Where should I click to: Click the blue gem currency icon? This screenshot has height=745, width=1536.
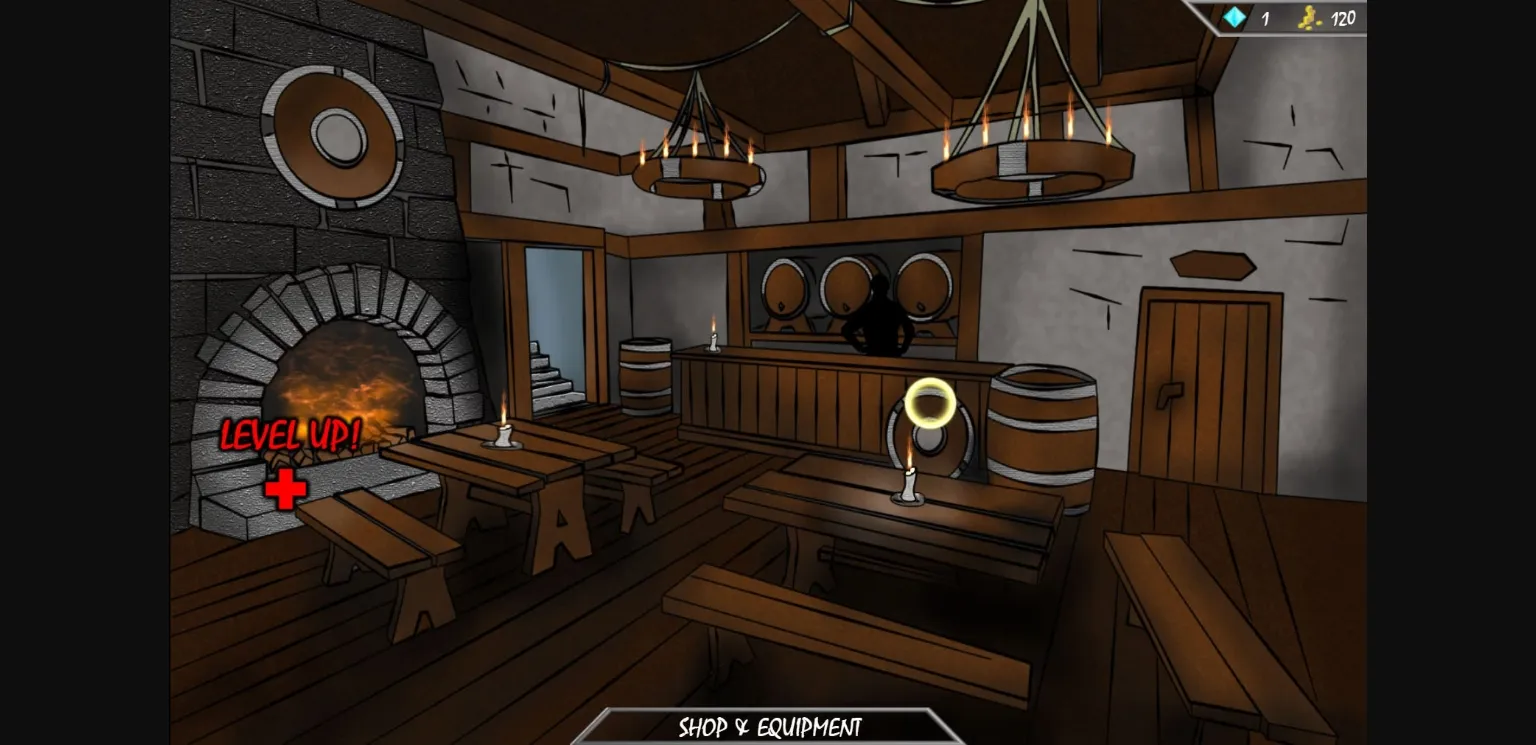click(1236, 18)
